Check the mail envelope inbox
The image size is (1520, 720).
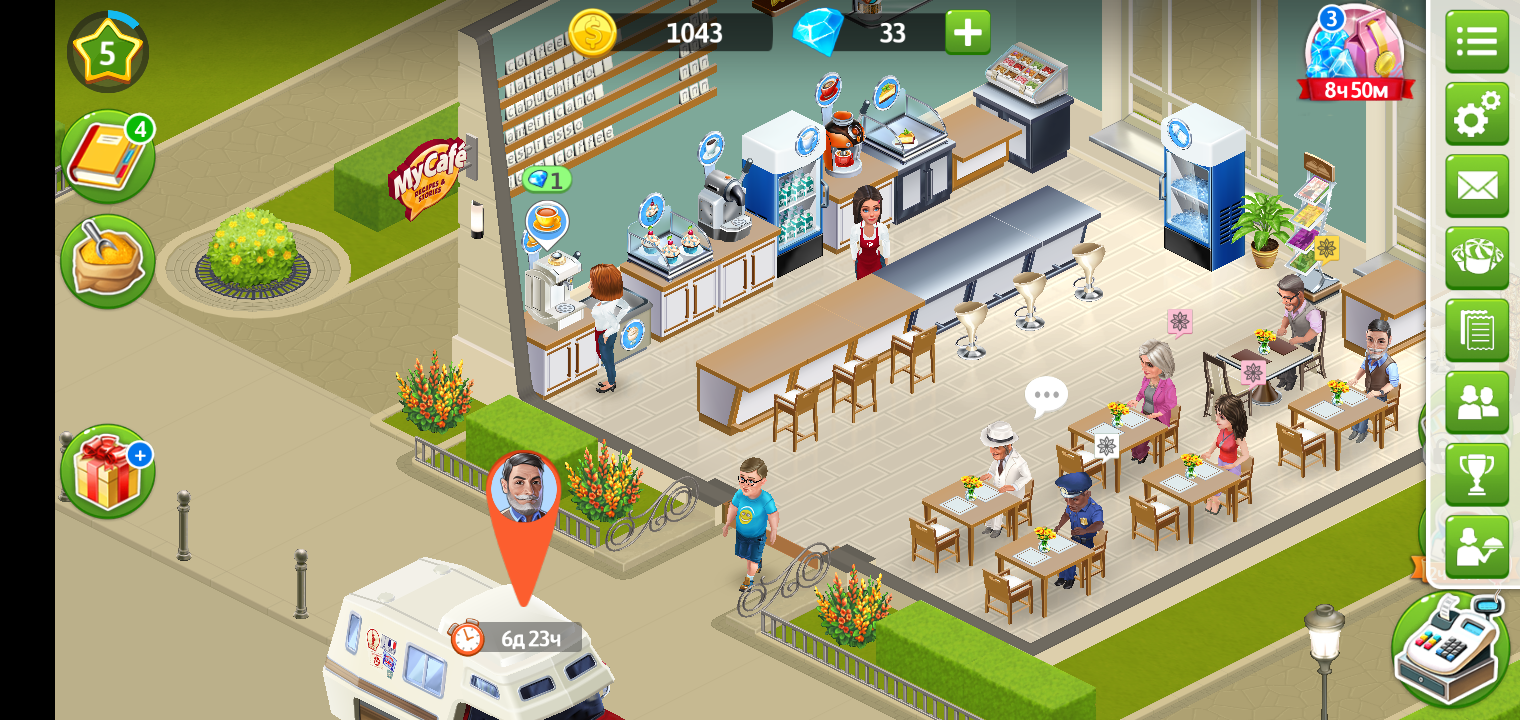click(x=1476, y=186)
